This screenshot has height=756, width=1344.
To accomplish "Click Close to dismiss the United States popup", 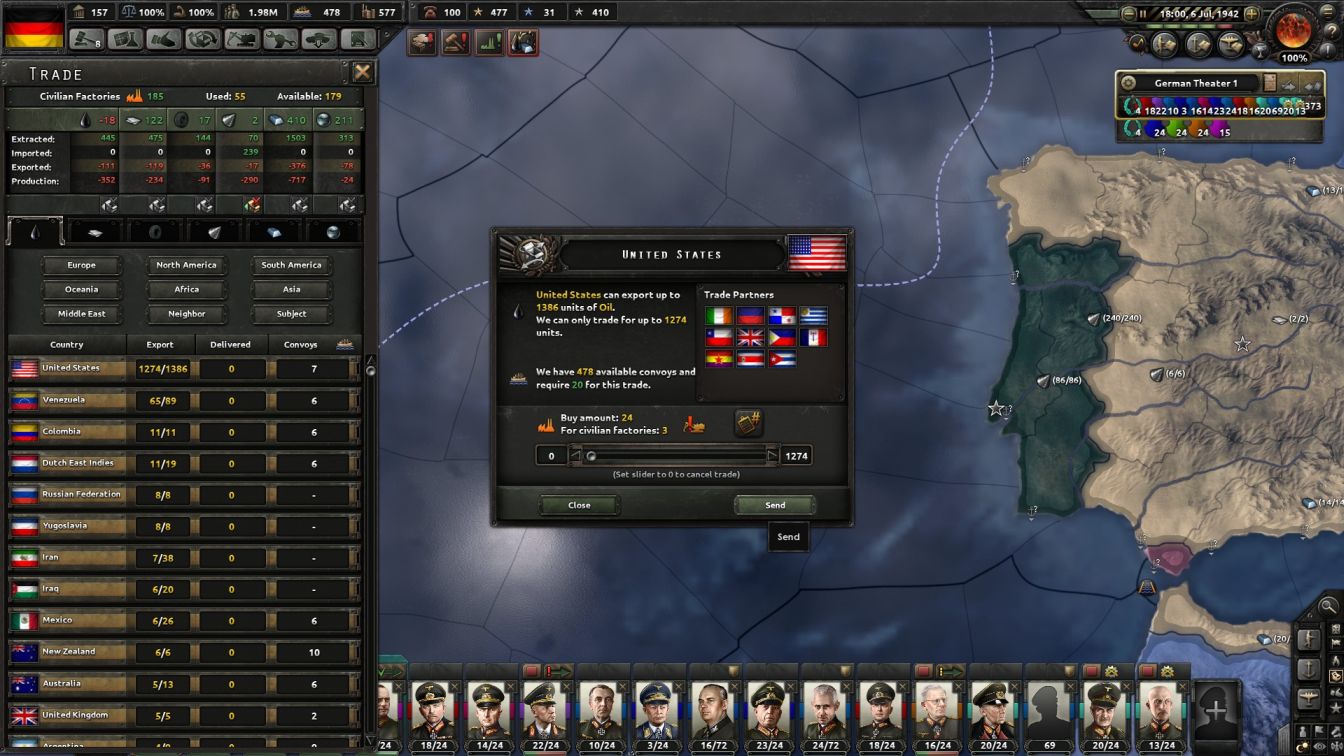I will coord(579,505).
